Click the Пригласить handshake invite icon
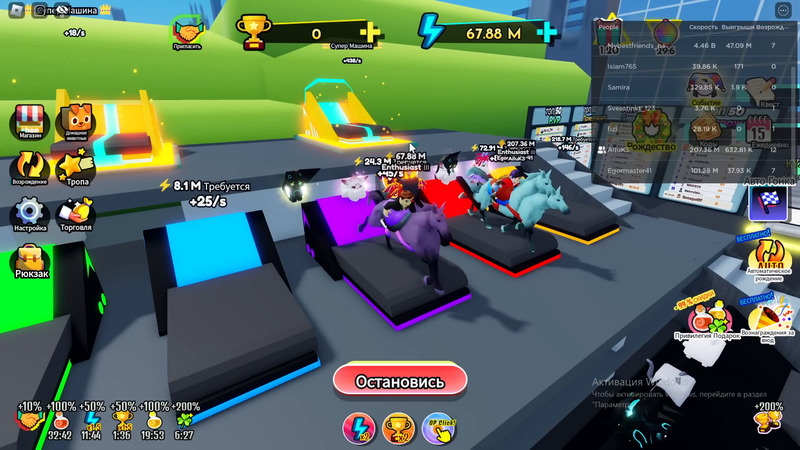The width and height of the screenshot is (800, 450). pyautogui.click(x=185, y=31)
